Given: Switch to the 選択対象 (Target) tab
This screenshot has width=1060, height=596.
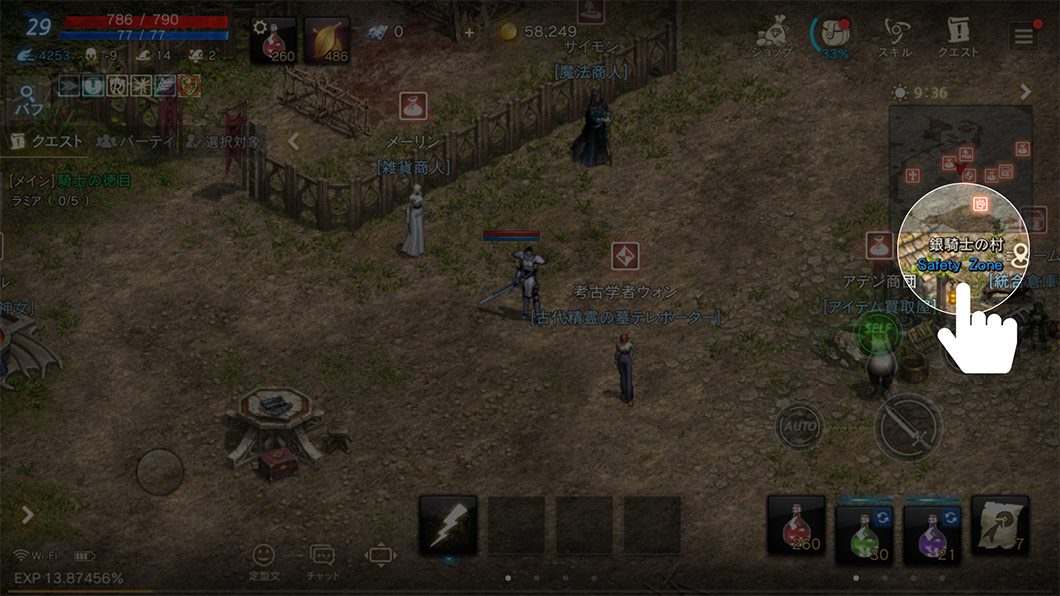Looking at the screenshot, I should click(224, 142).
